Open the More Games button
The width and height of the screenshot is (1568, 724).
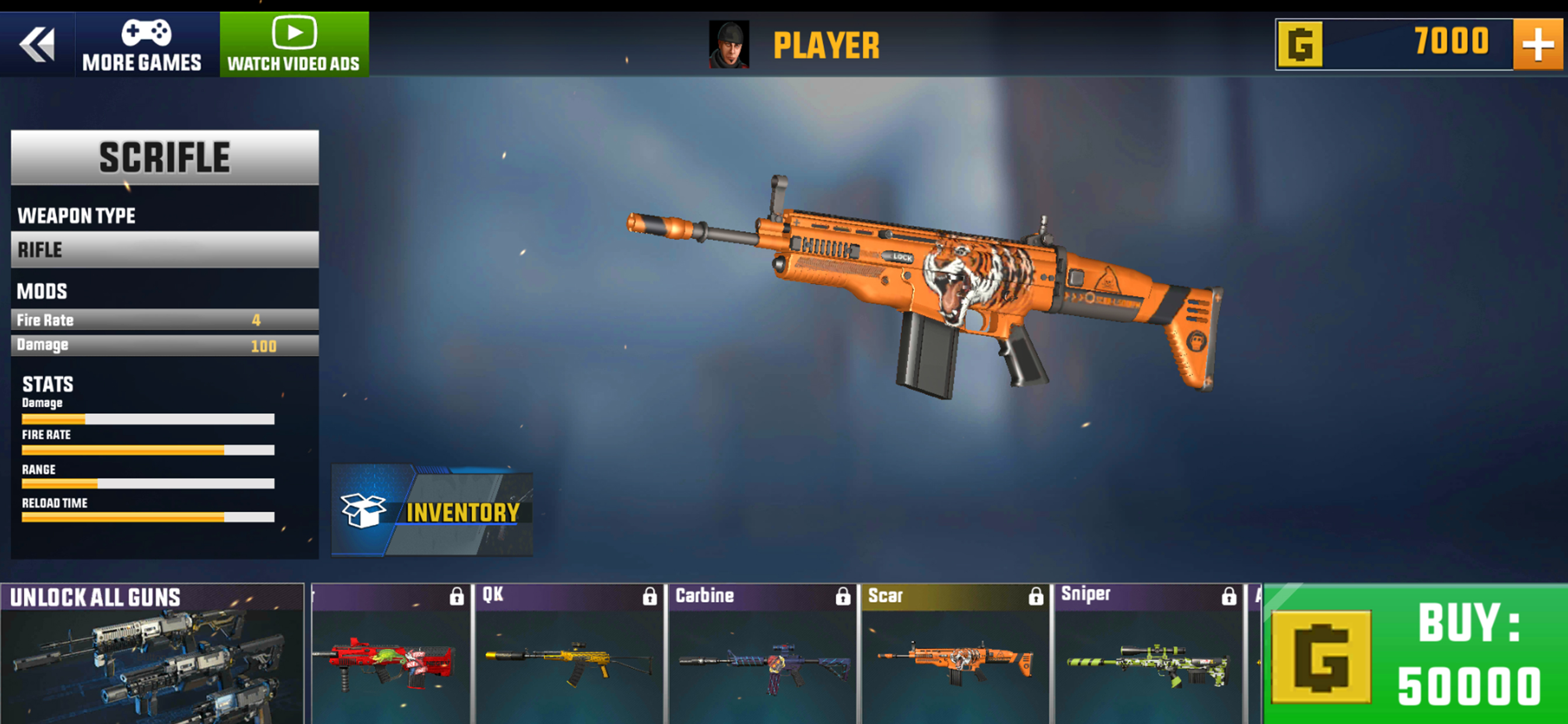tap(142, 45)
